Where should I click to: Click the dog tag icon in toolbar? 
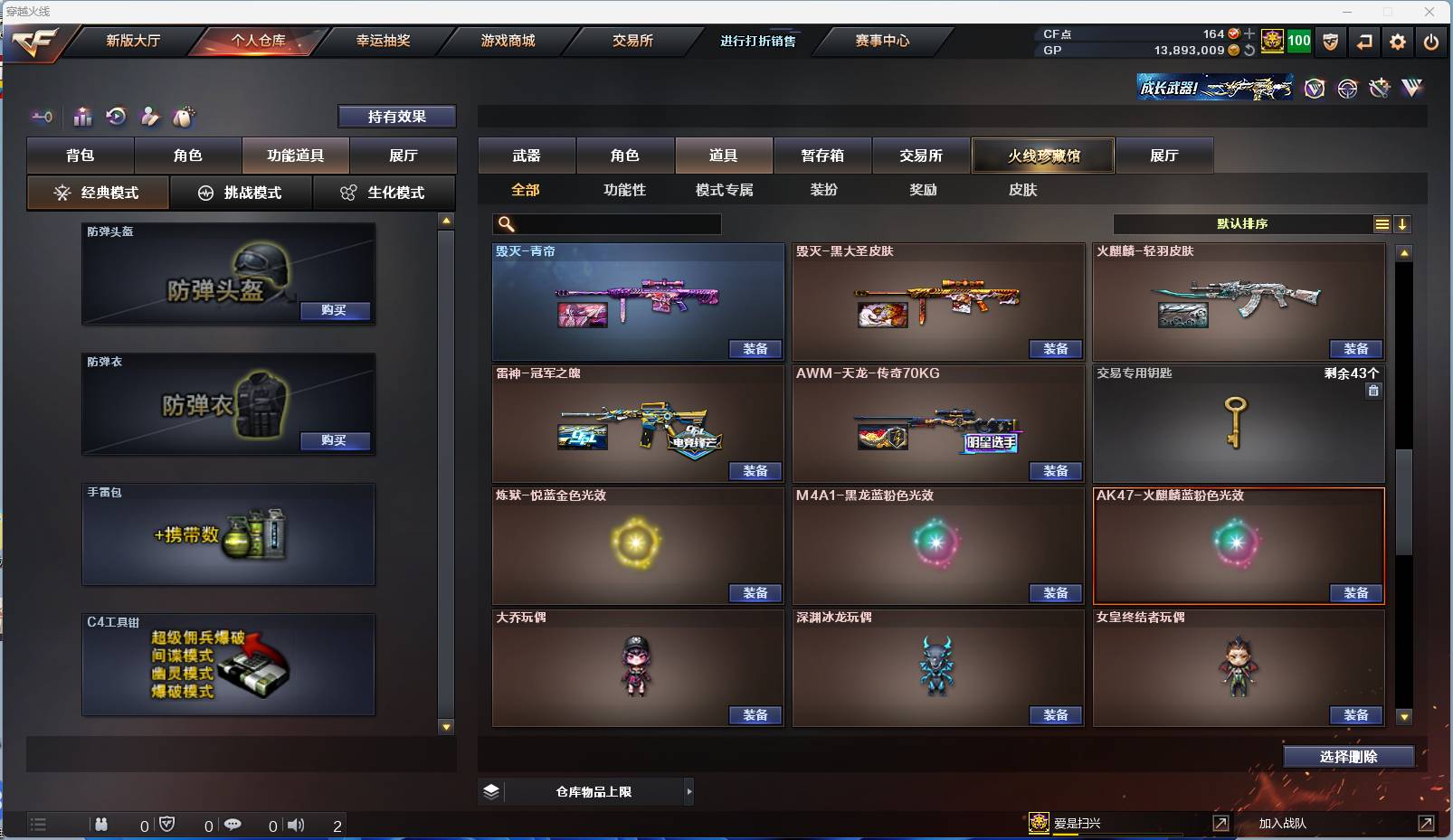point(184,117)
